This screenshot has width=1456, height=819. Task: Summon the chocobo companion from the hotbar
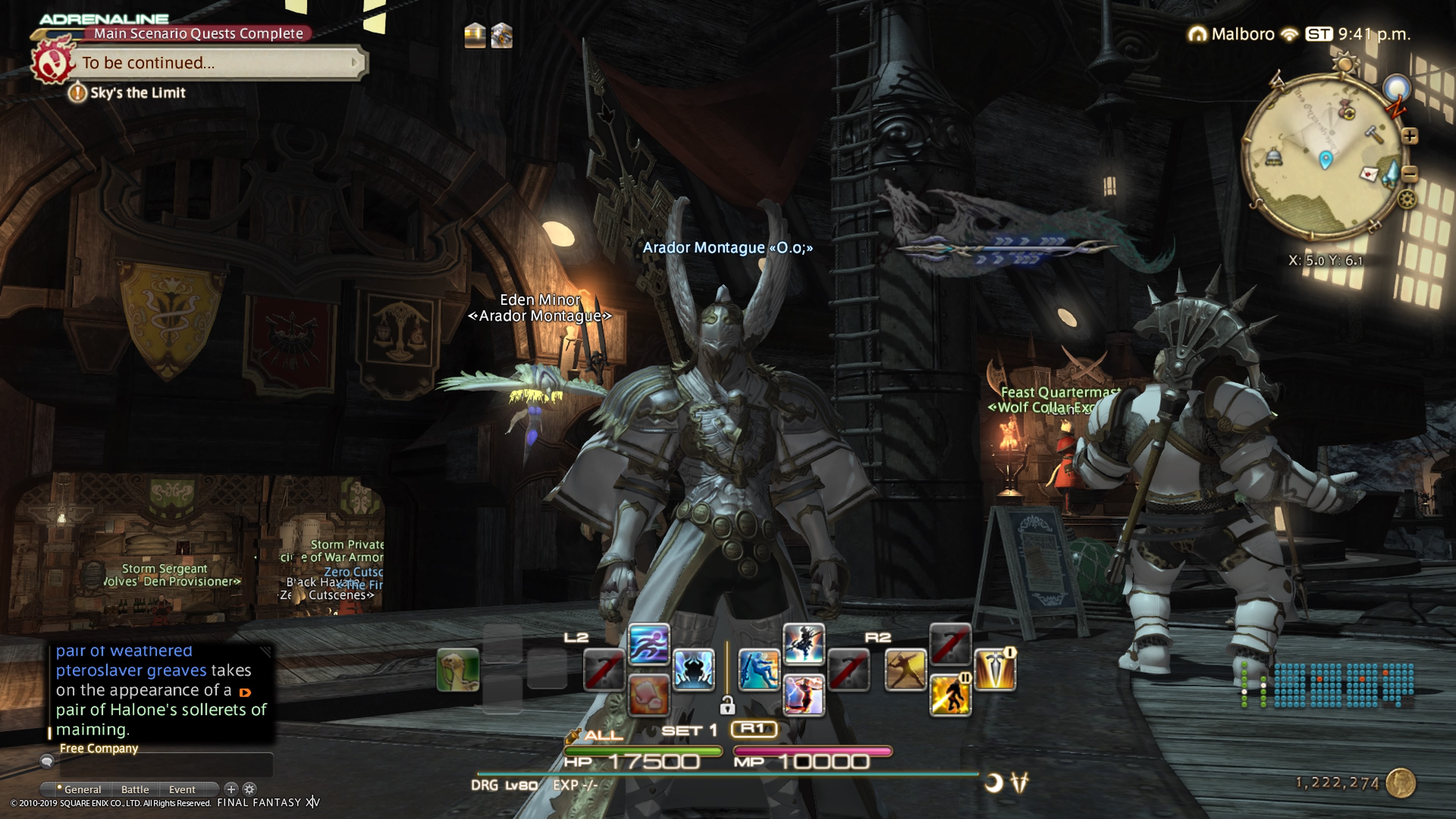coord(458,670)
